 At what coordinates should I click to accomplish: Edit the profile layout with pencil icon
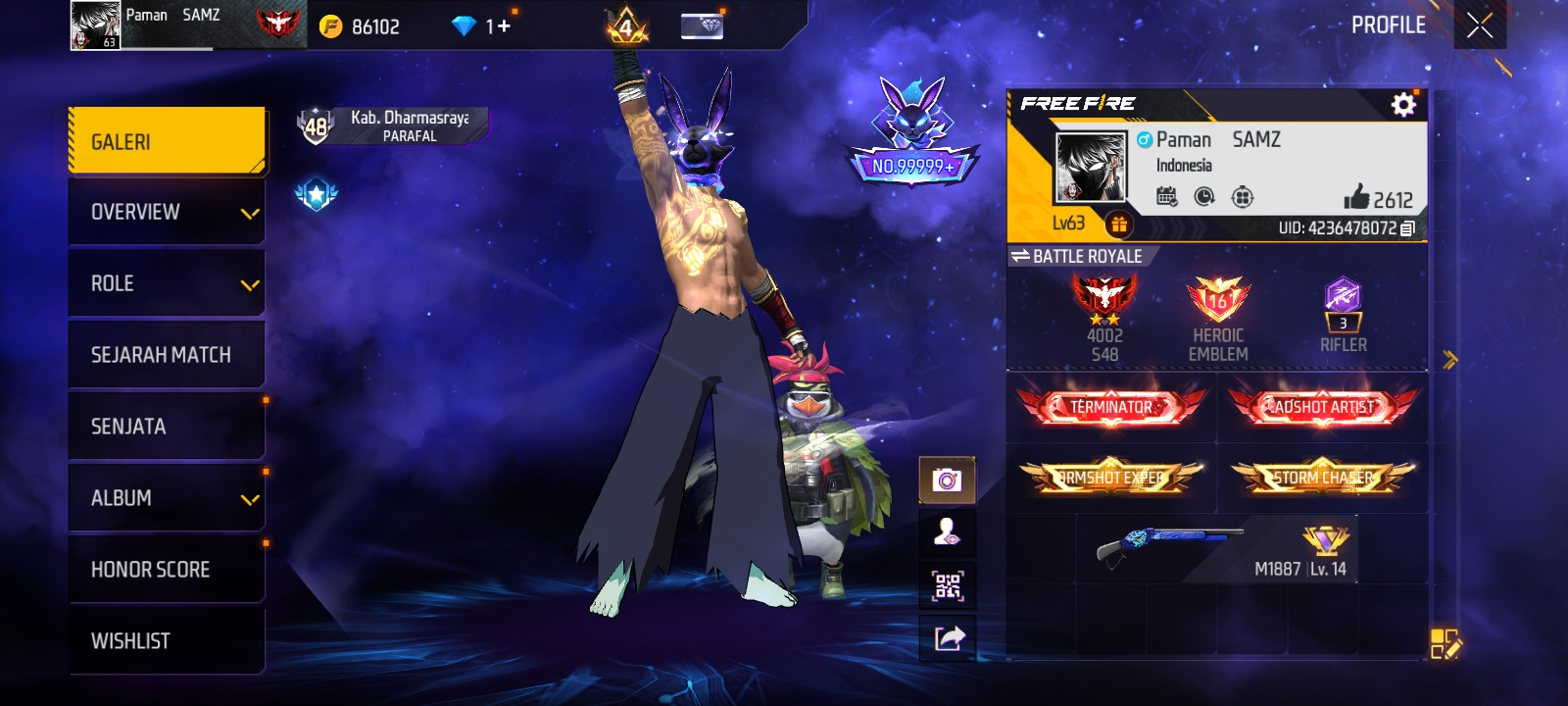1445,643
